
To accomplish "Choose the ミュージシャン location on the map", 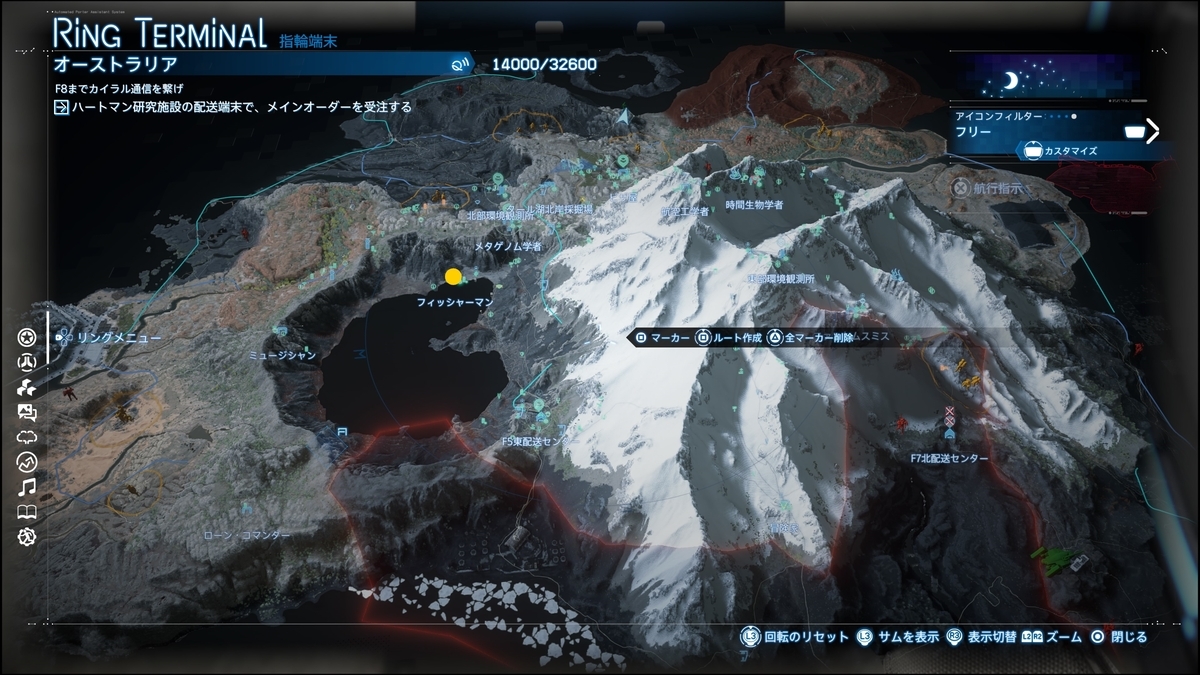I will [284, 355].
